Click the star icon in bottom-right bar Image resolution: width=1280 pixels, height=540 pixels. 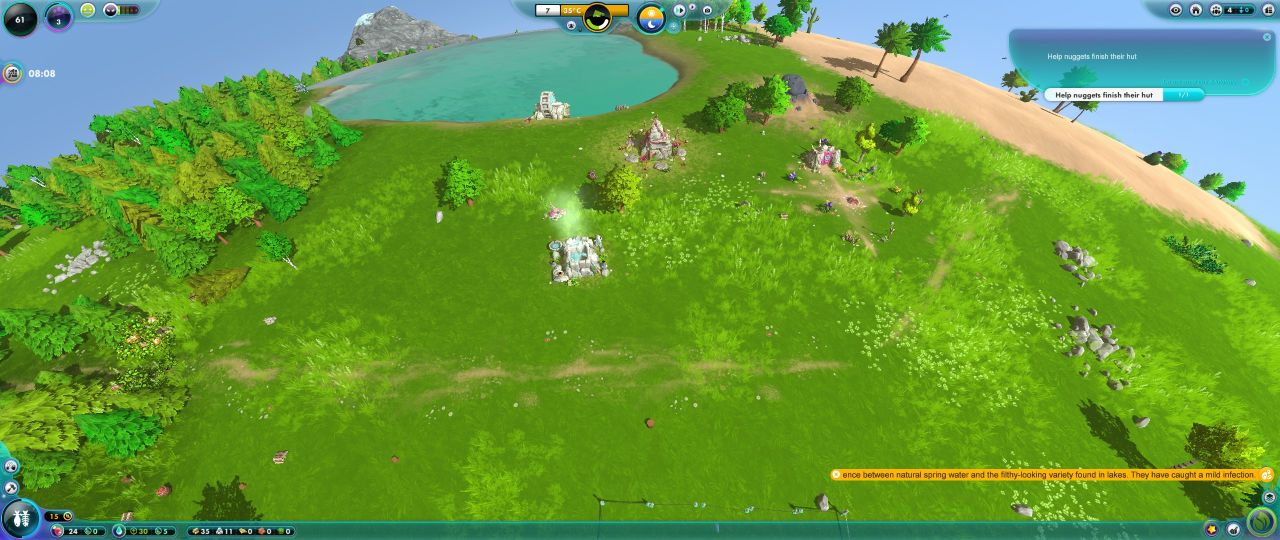tap(1213, 529)
